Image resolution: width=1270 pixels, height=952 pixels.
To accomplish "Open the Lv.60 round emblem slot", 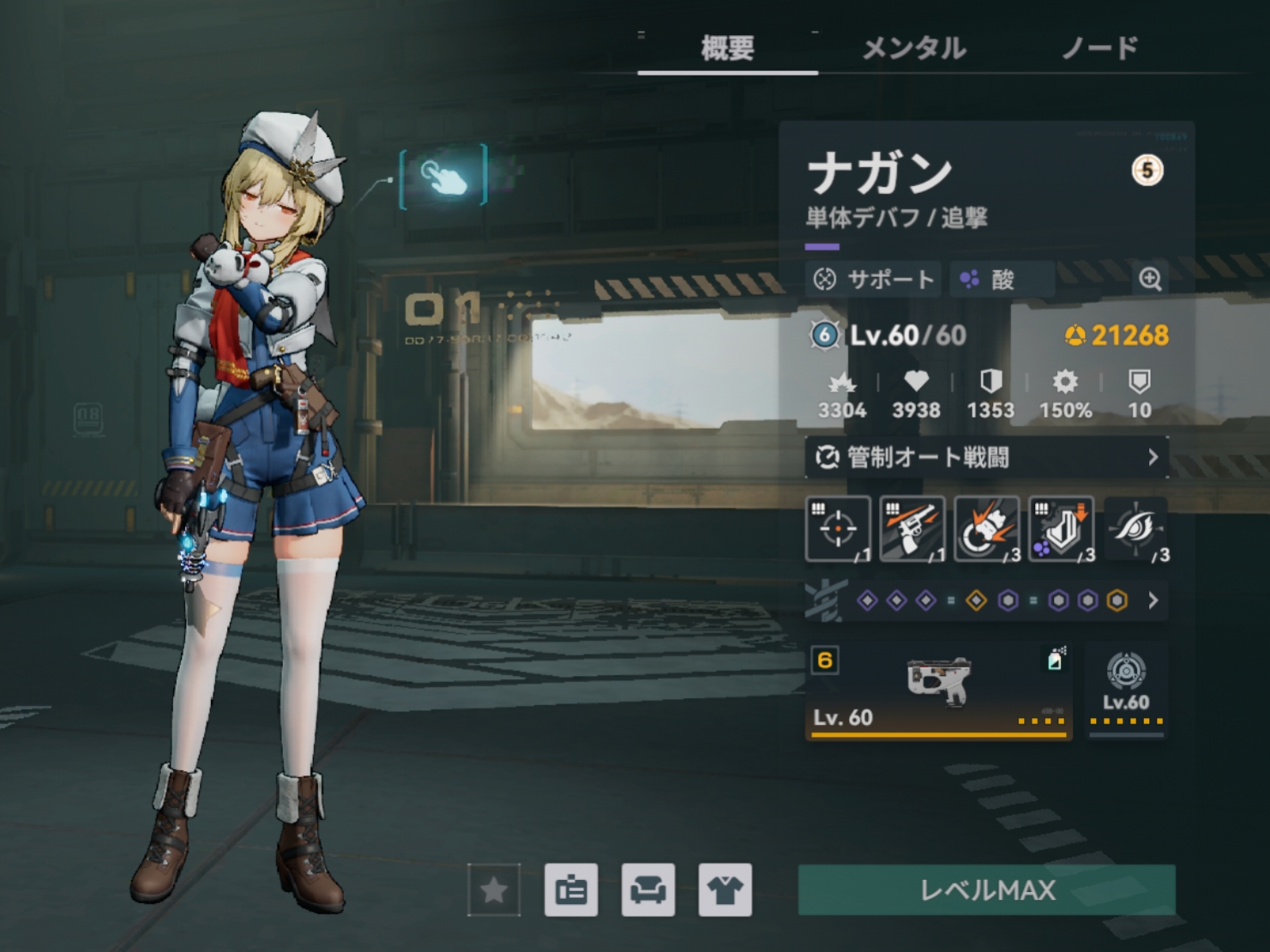I will [1126, 690].
